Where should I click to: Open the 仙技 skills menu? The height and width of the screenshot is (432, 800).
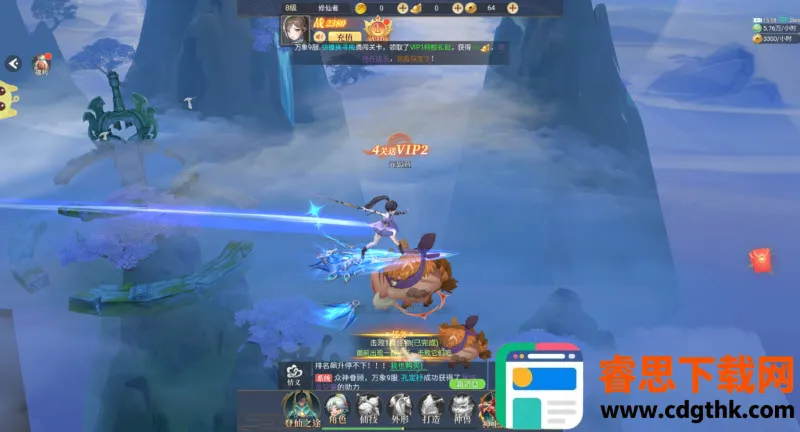[x=370, y=408]
